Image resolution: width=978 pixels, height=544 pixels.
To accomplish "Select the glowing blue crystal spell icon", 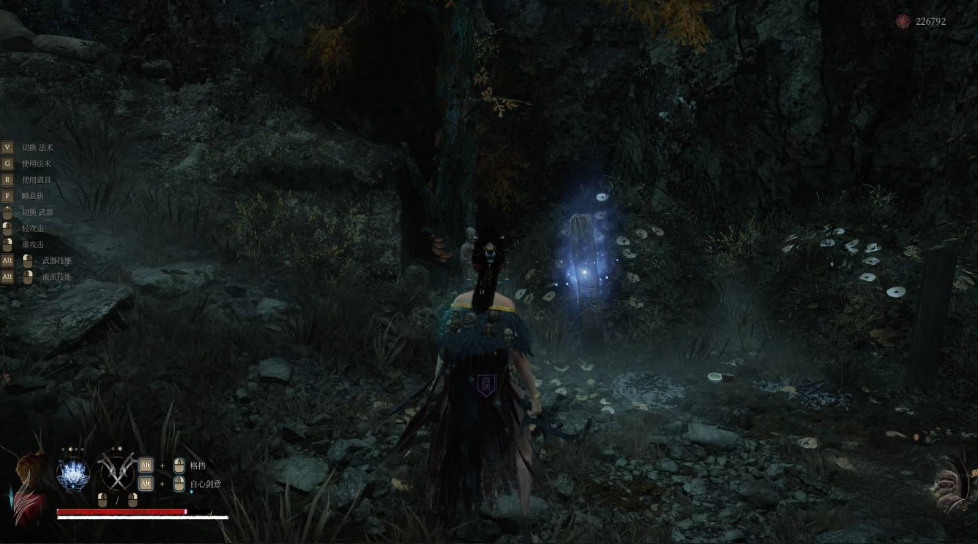I will click(73, 474).
